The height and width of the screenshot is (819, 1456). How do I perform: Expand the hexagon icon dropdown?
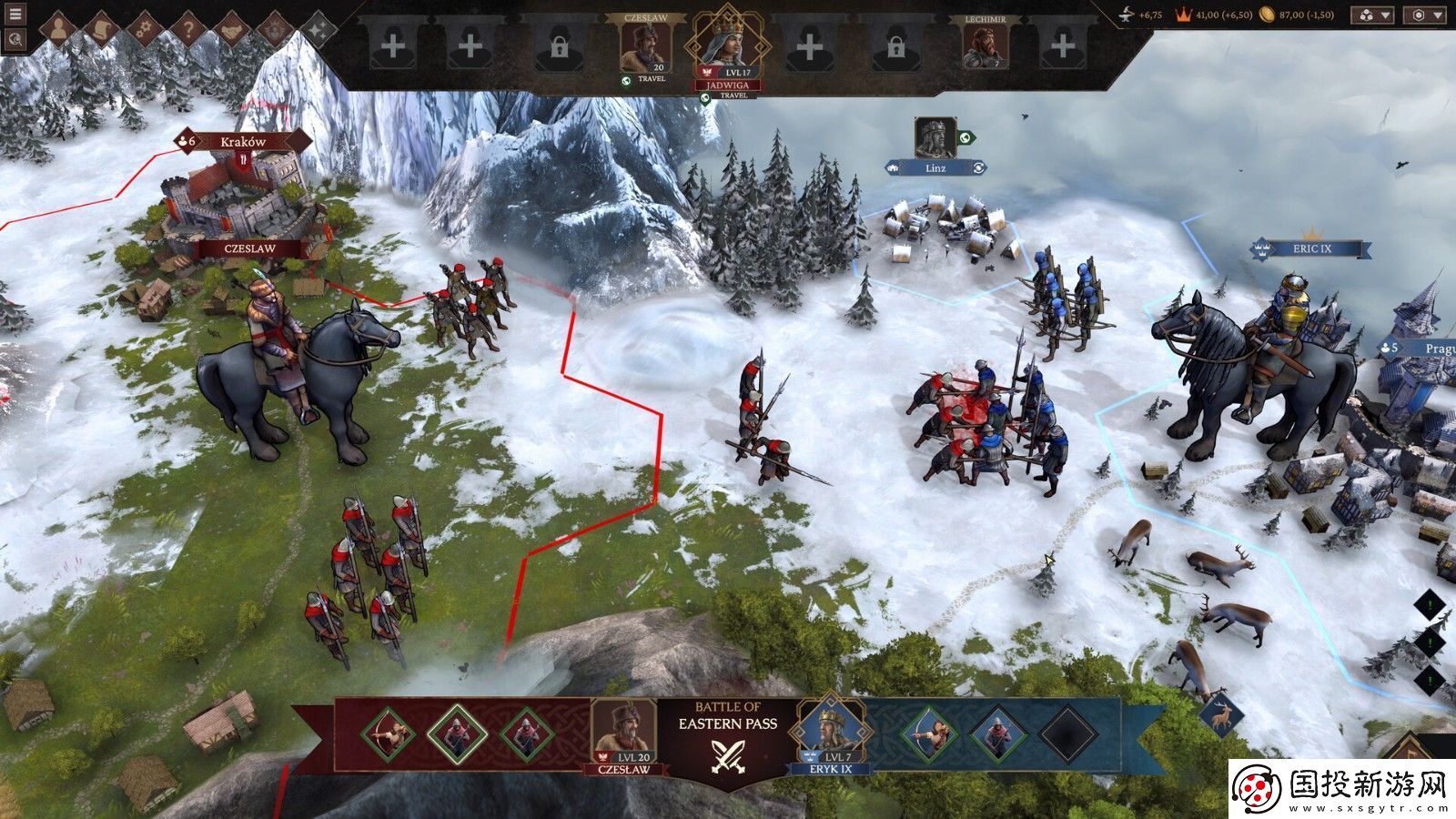click(x=1426, y=15)
